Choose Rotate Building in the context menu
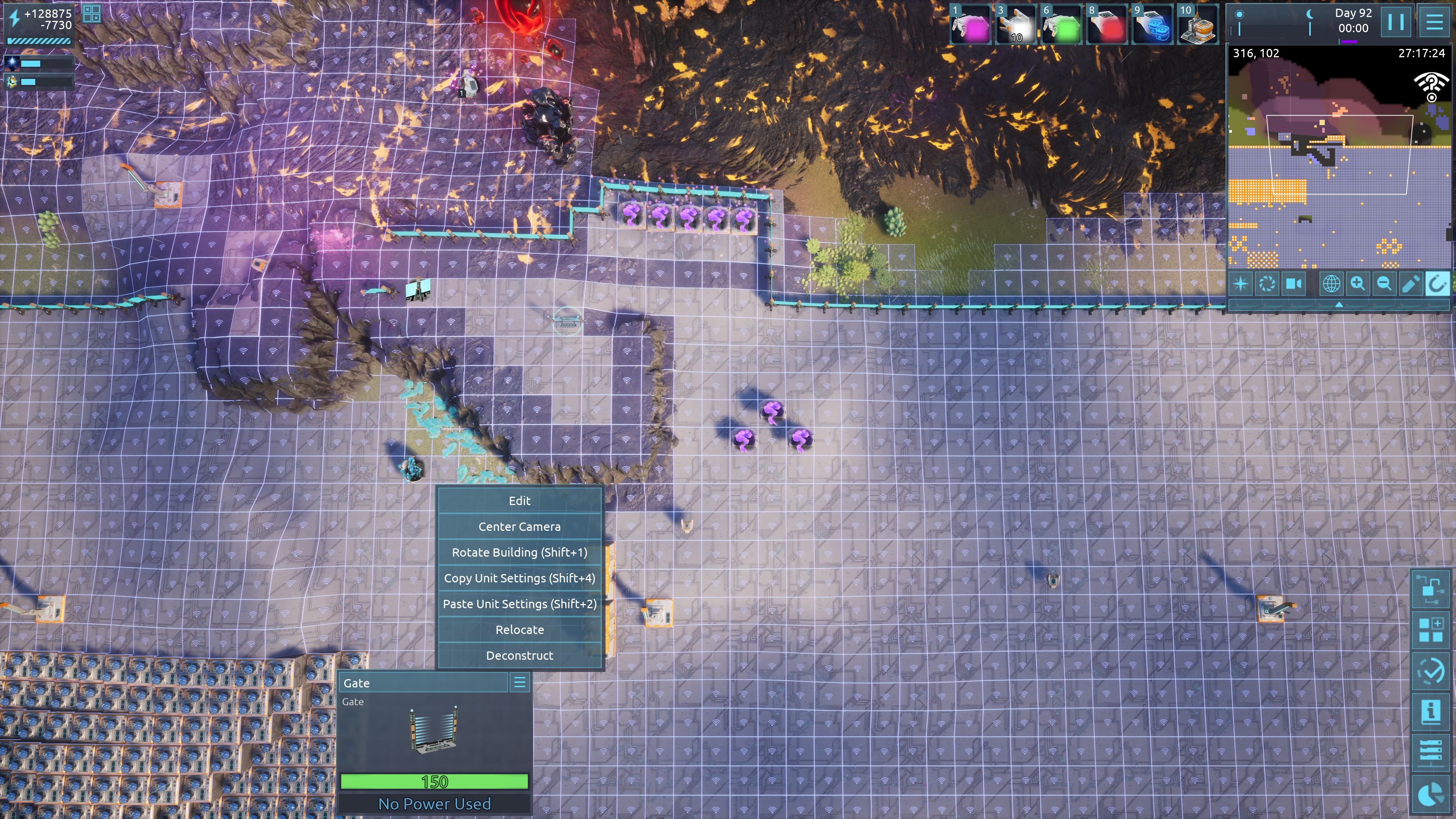 [x=519, y=552]
